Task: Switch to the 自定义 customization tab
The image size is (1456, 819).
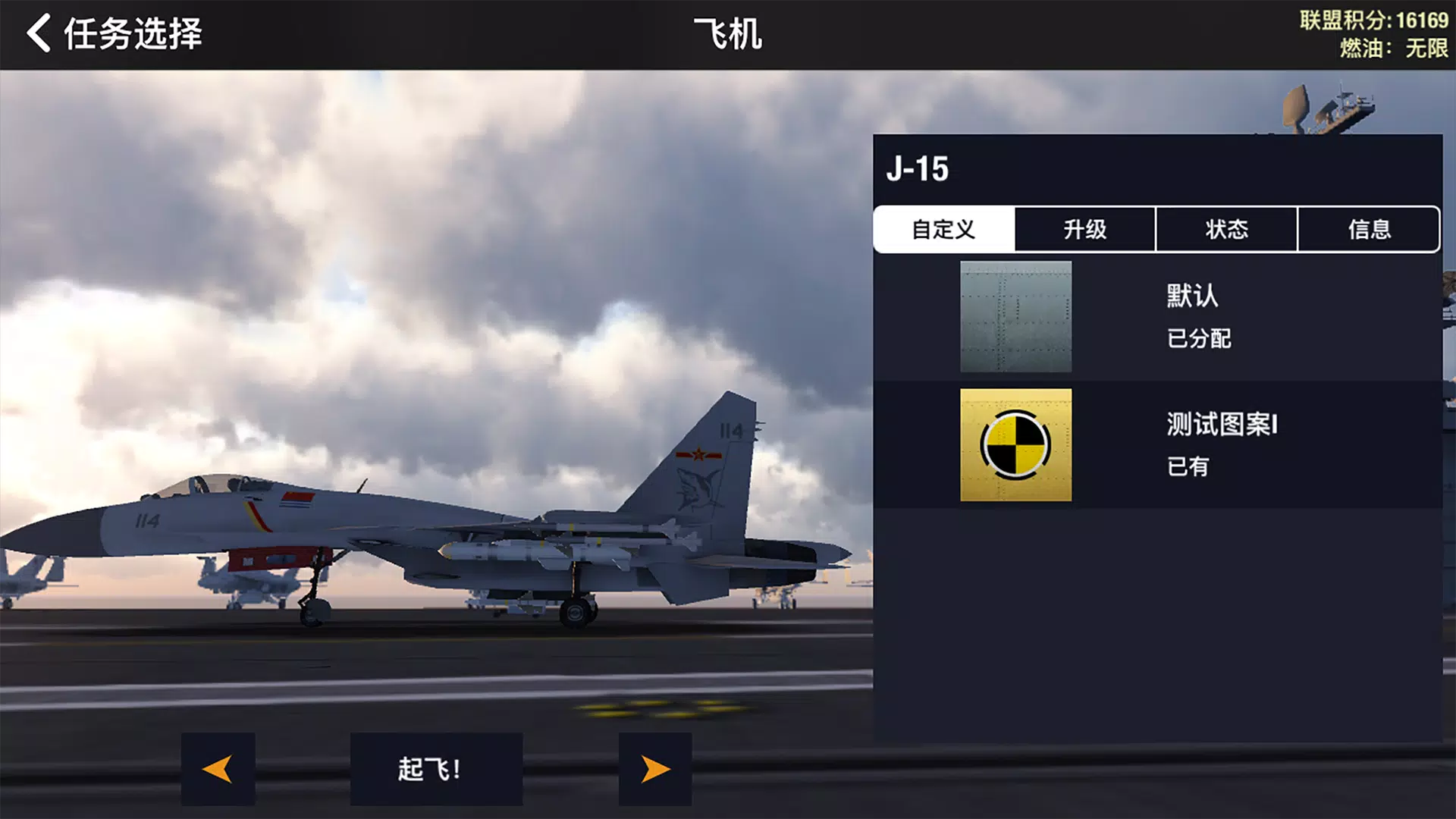Action: click(x=943, y=229)
